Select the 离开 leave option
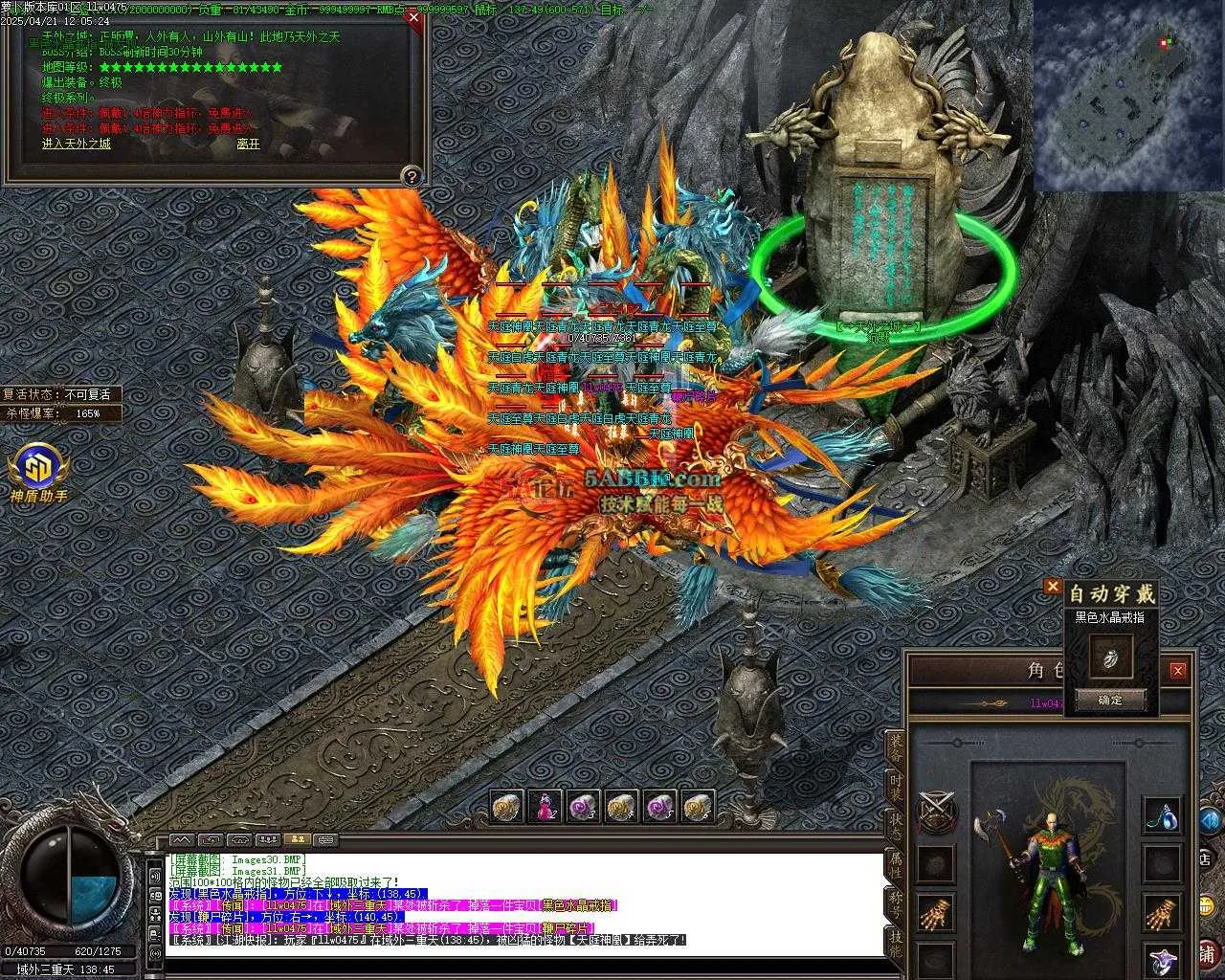1225x980 pixels. 248,145
